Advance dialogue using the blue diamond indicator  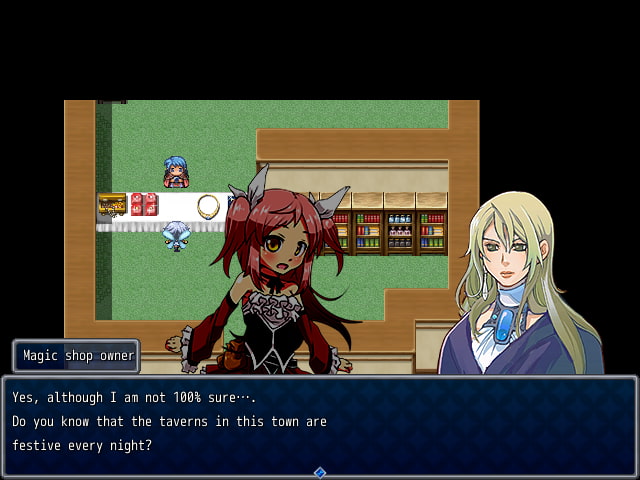click(320, 471)
